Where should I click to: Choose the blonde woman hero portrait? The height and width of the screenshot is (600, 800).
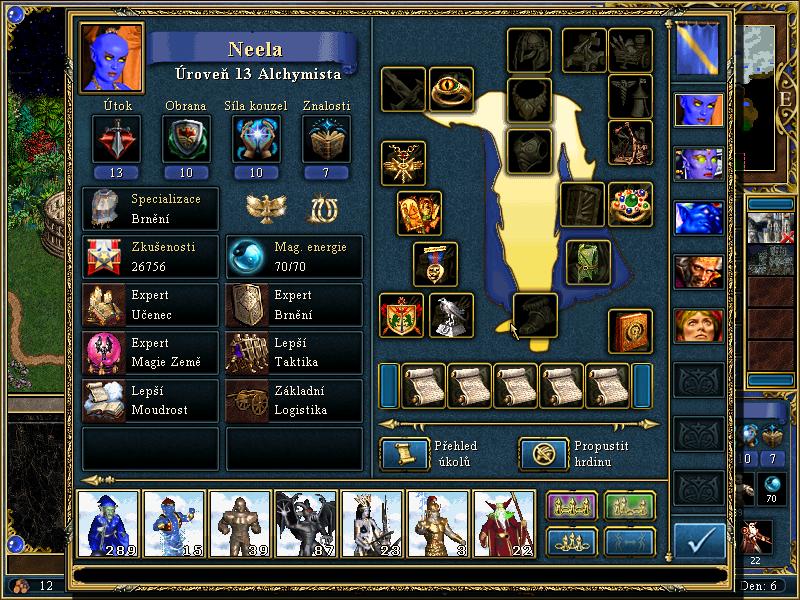coord(699,325)
